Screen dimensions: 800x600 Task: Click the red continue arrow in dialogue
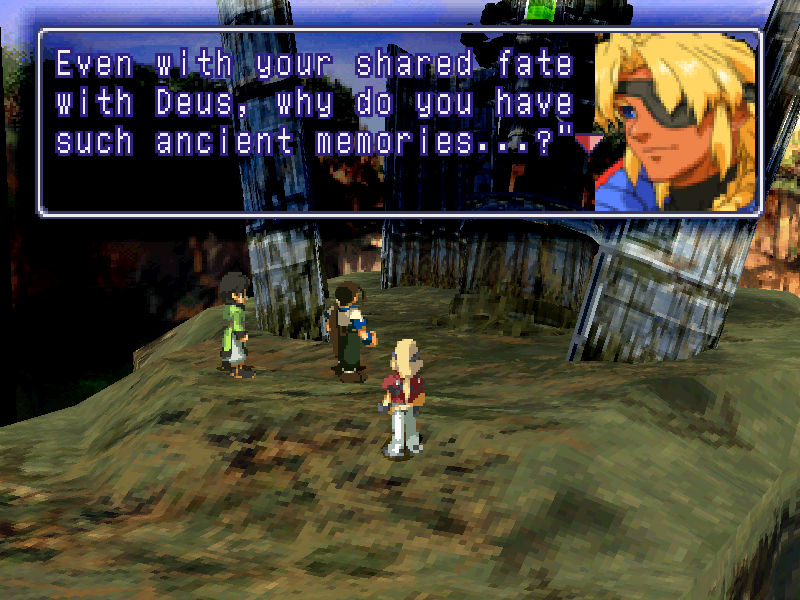589,144
